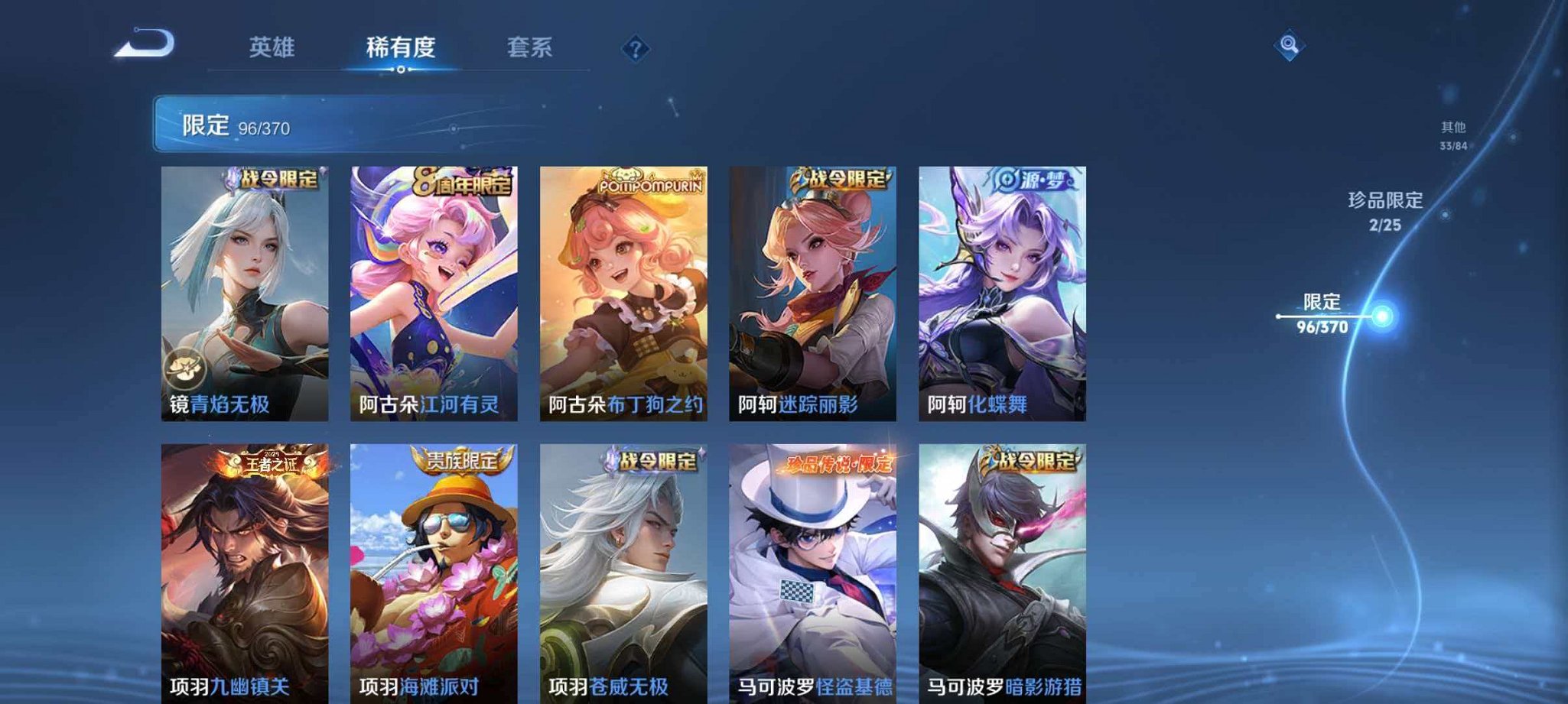Click the search magnifier icon top right

click(x=1291, y=46)
